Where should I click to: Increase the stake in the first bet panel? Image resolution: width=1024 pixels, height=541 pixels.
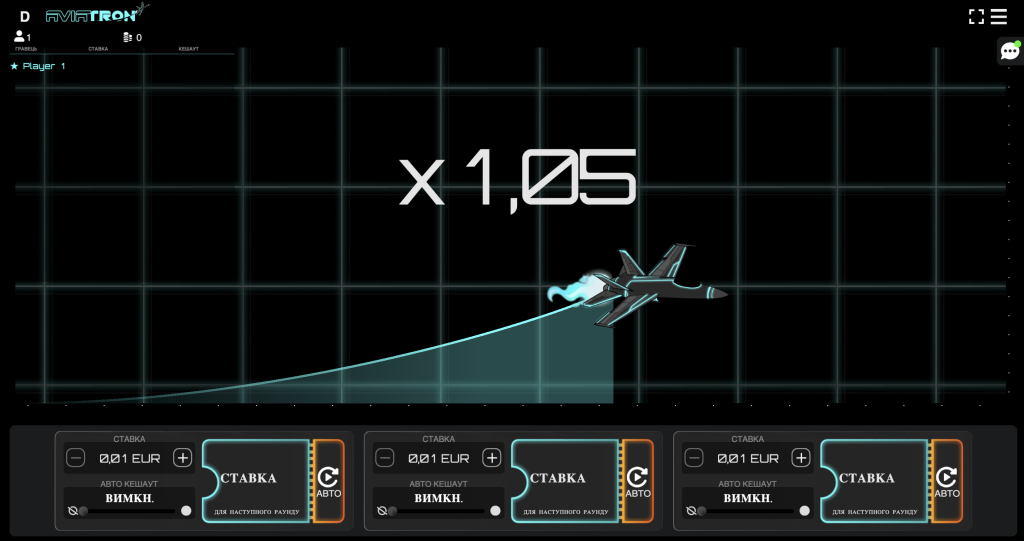click(x=182, y=458)
